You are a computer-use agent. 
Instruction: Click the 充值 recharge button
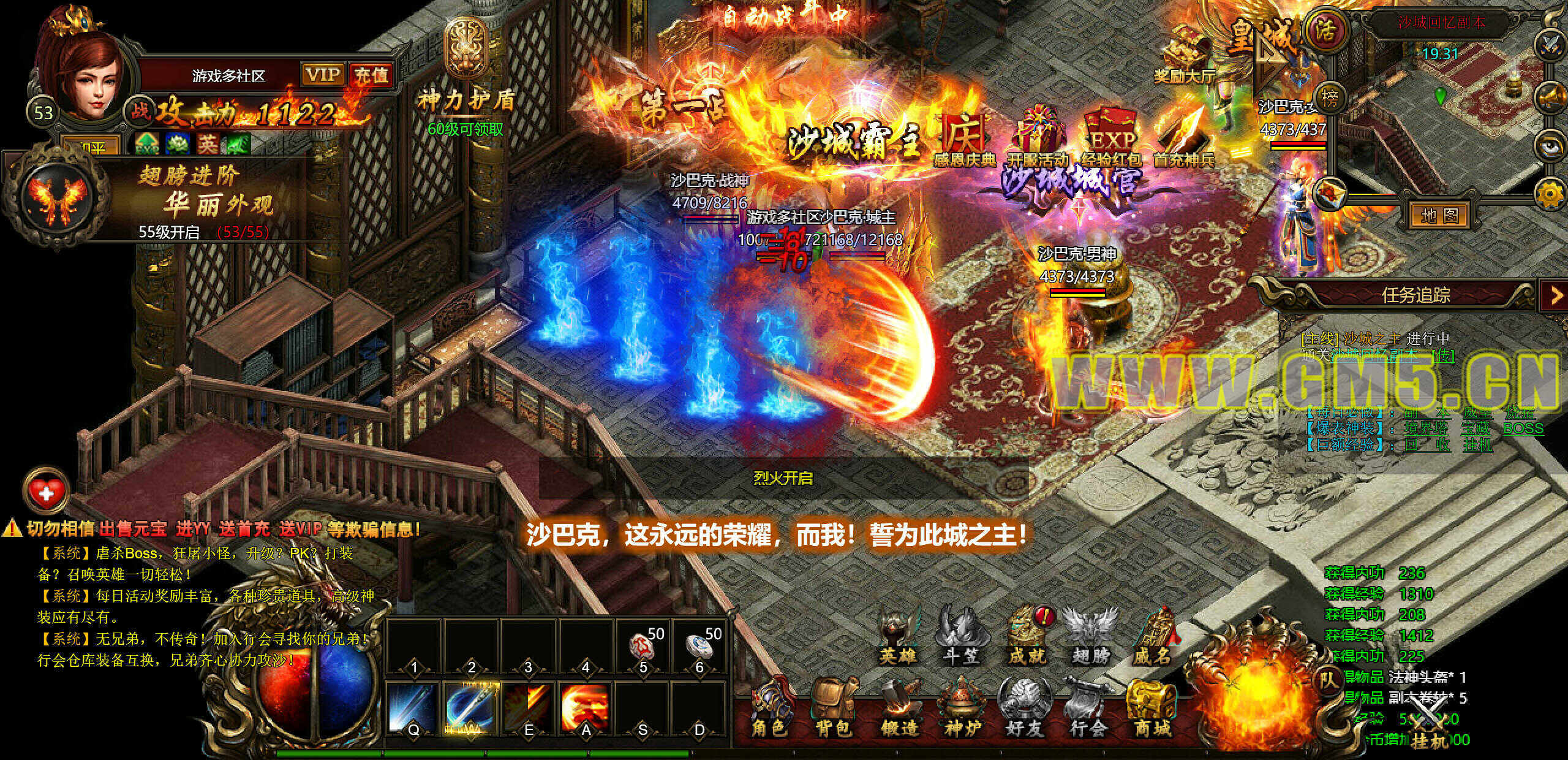click(x=371, y=75)
